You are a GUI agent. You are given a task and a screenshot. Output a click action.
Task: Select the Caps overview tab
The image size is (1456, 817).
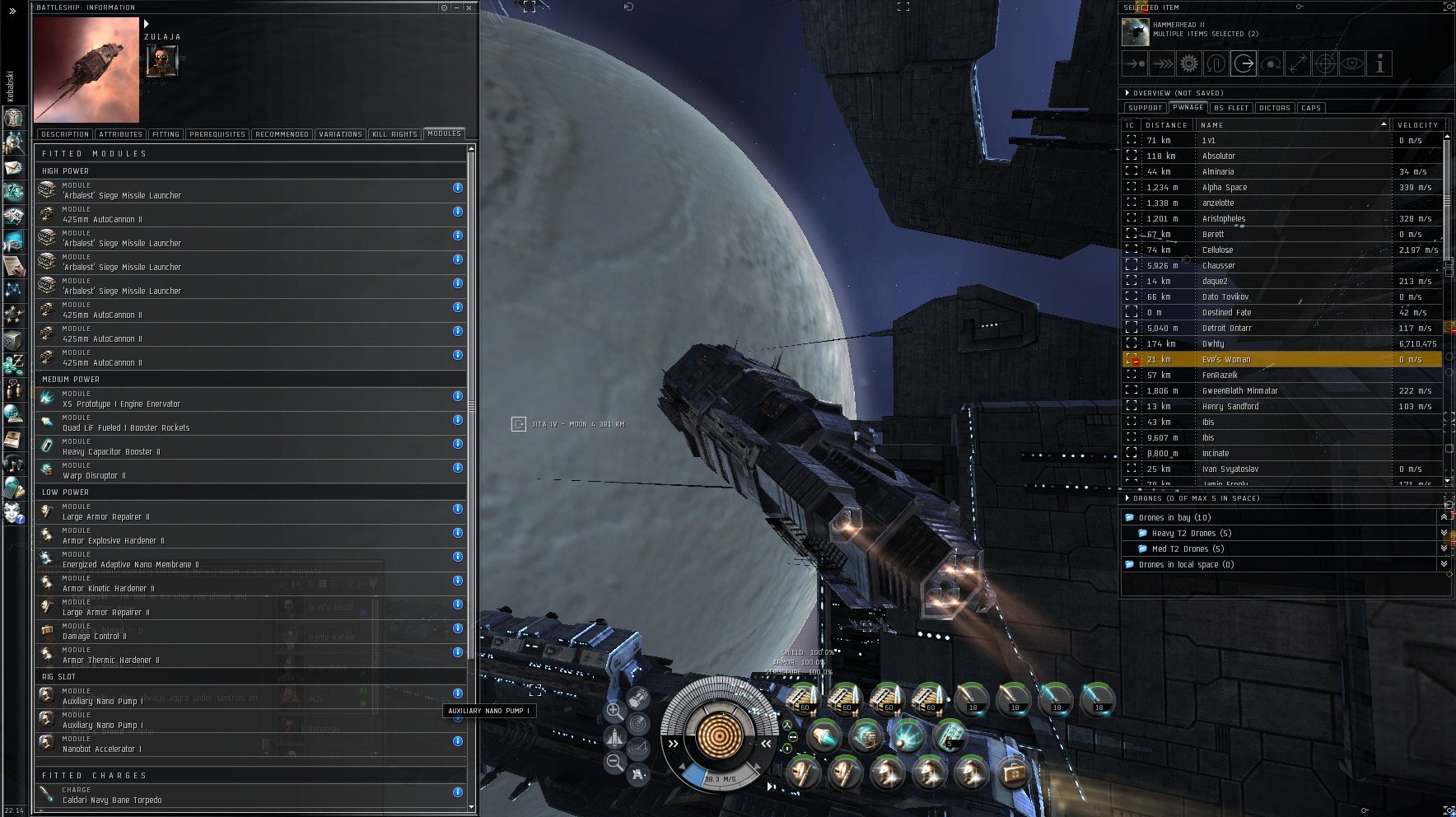click(1311, 108)
